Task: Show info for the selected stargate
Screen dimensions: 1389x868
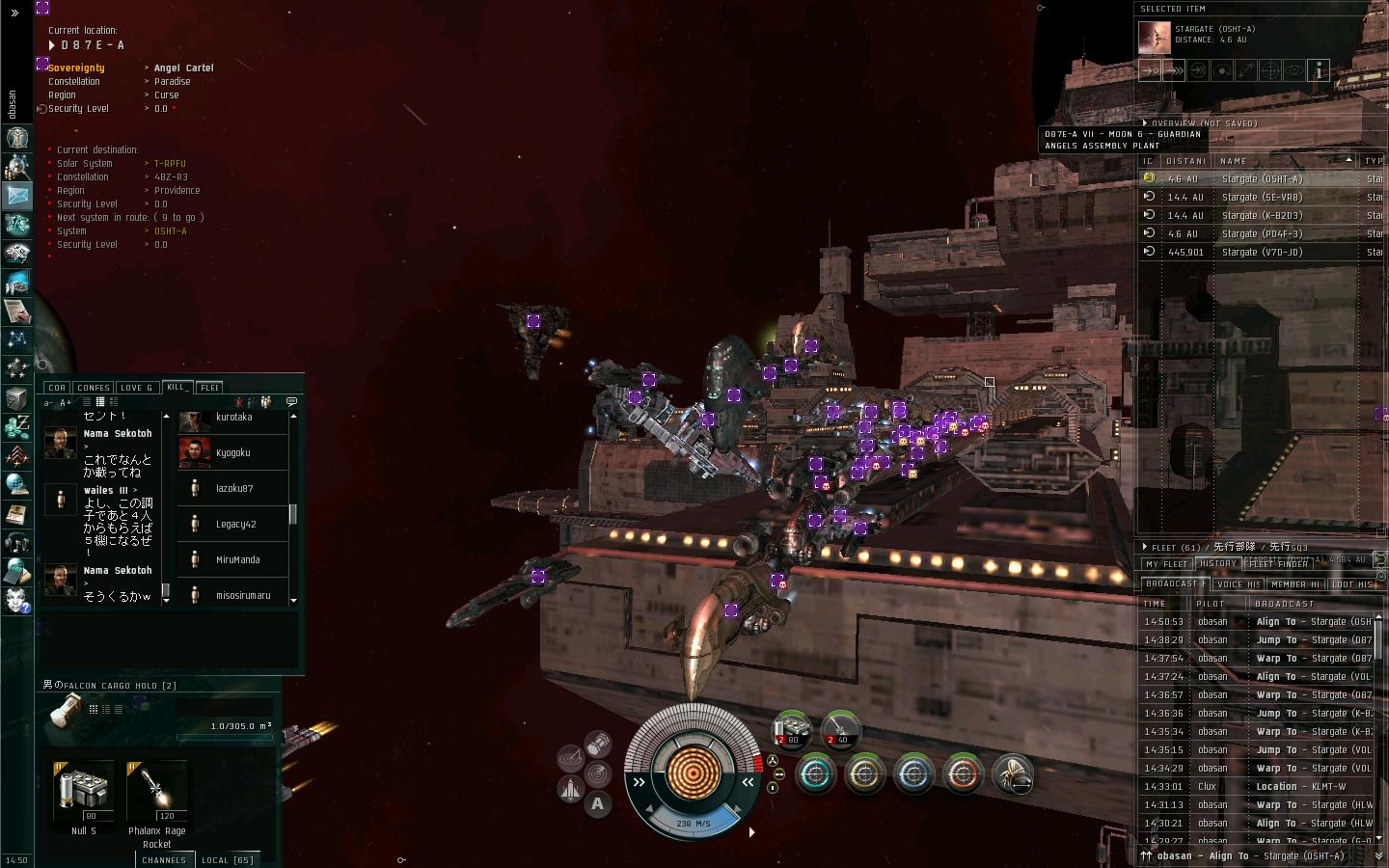Action: [1319, 70]
